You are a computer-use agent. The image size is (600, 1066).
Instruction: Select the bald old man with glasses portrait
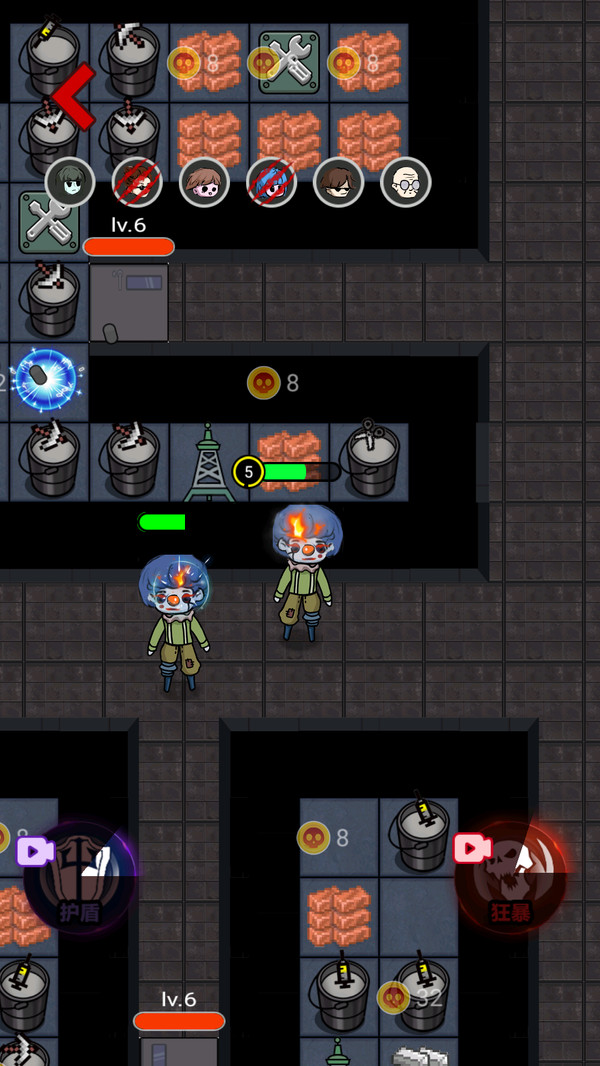(x=405, y=182)
